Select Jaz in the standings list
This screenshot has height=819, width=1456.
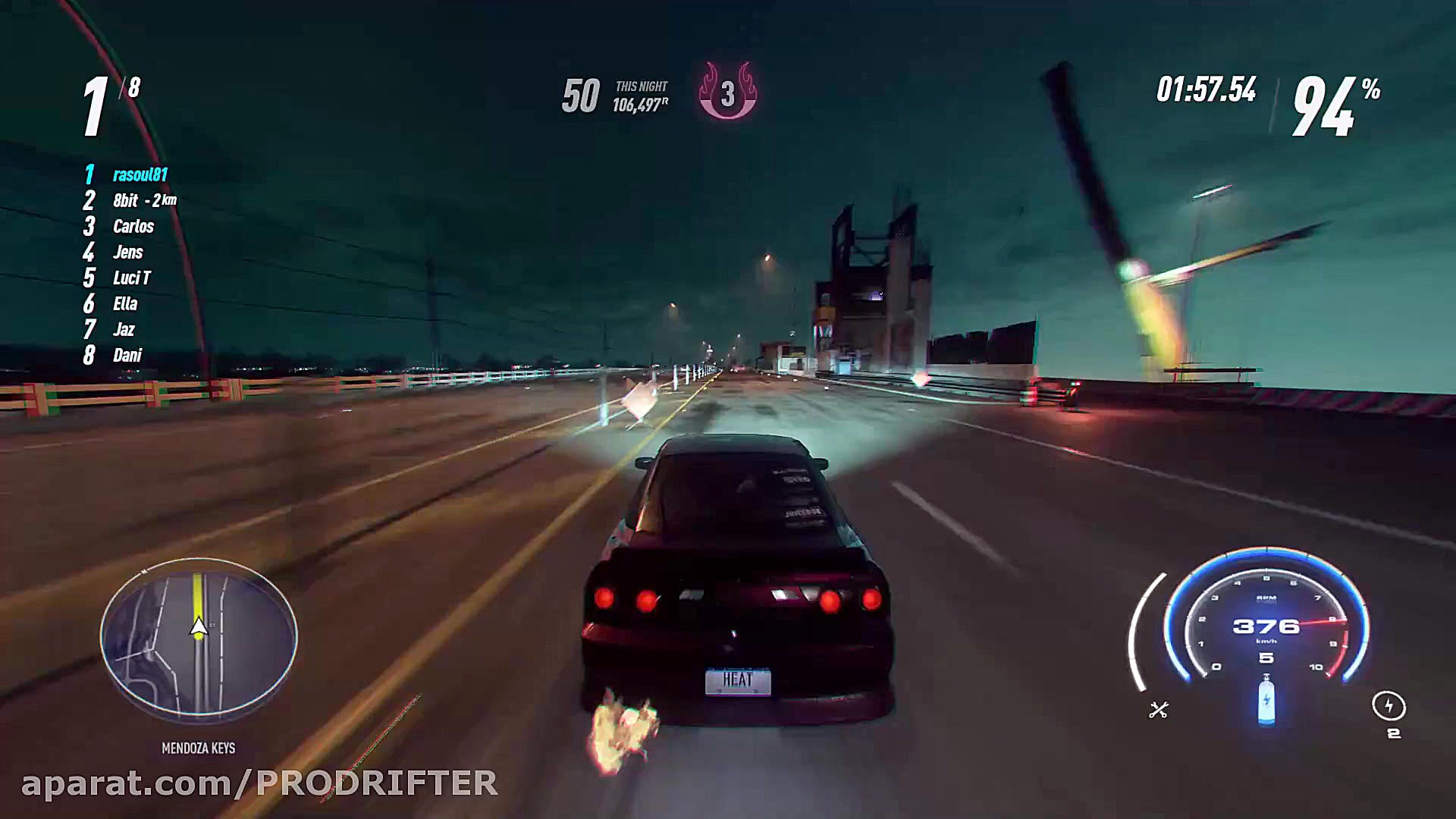pos(124,330)
